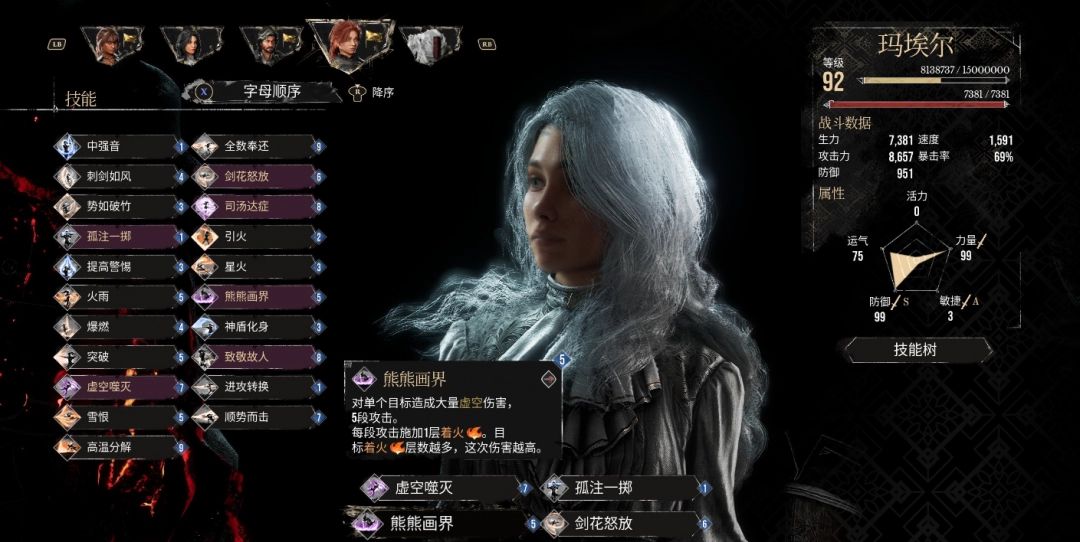Switch to the white-haired last character portrait
Image resolution: width=1080 pixels, height=542 pixels.
click(x=428, y=44)
